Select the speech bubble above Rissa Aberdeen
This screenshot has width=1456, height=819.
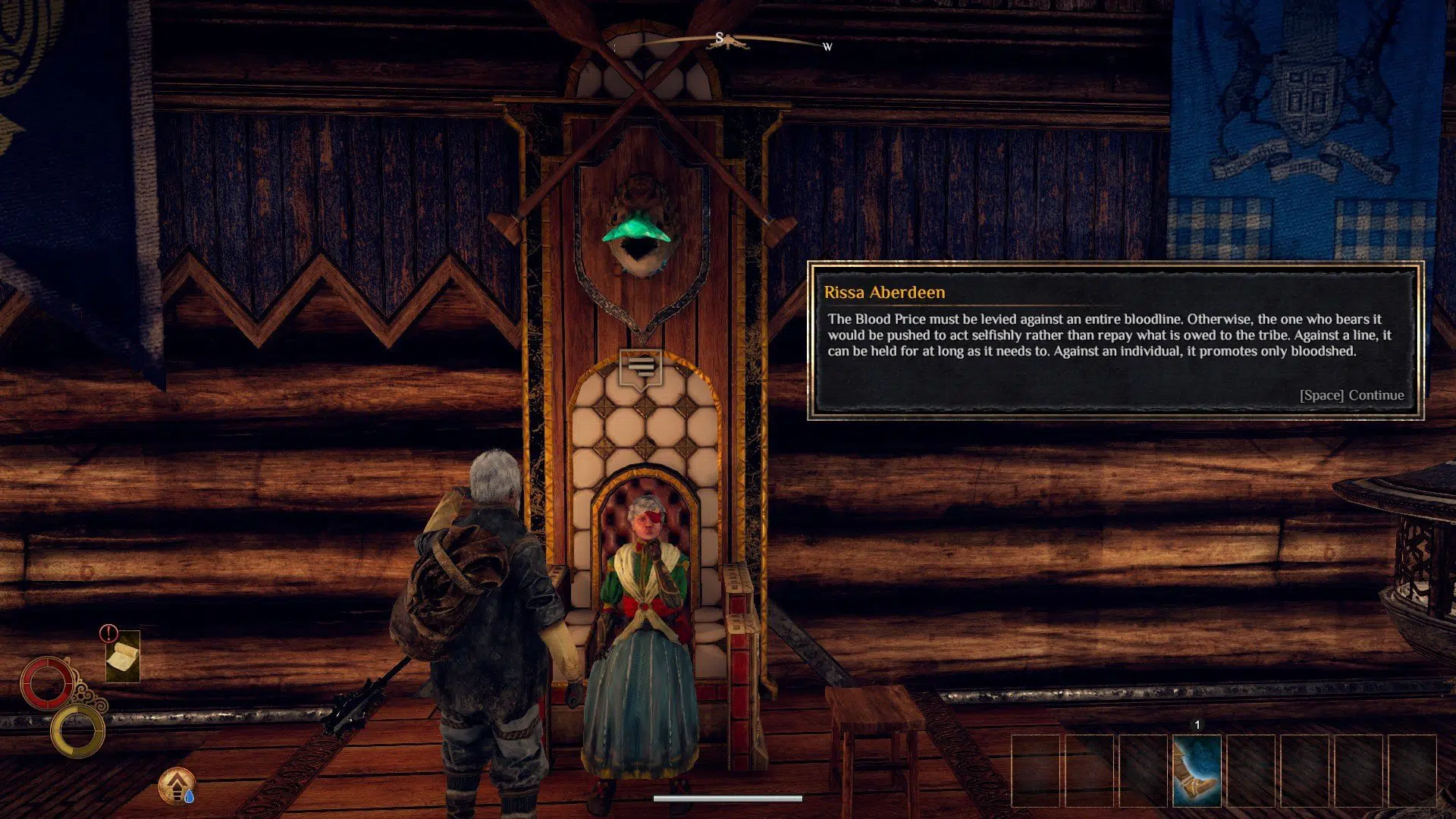coord(642,367)
